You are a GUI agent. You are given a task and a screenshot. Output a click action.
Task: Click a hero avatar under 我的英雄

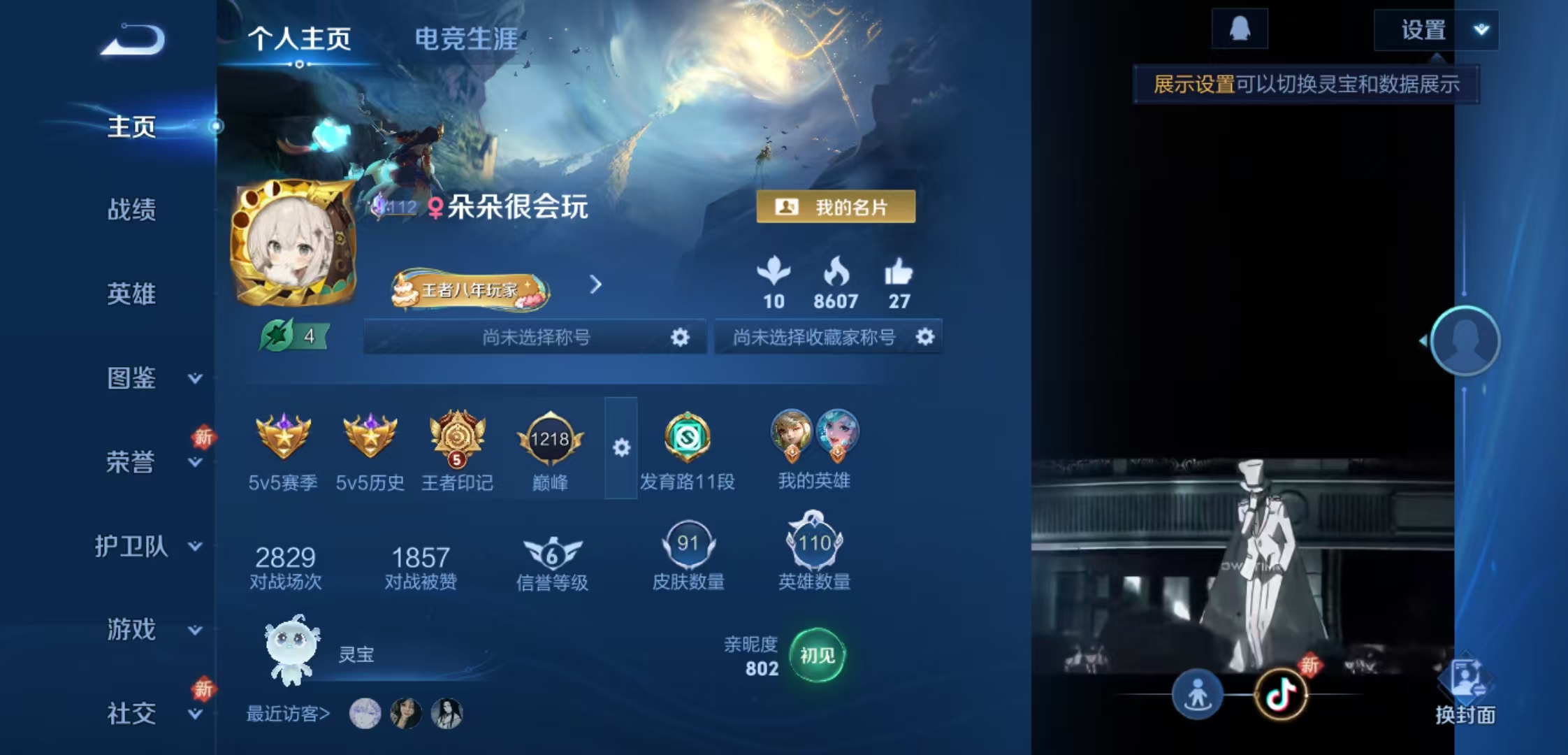tap(790, 433)
